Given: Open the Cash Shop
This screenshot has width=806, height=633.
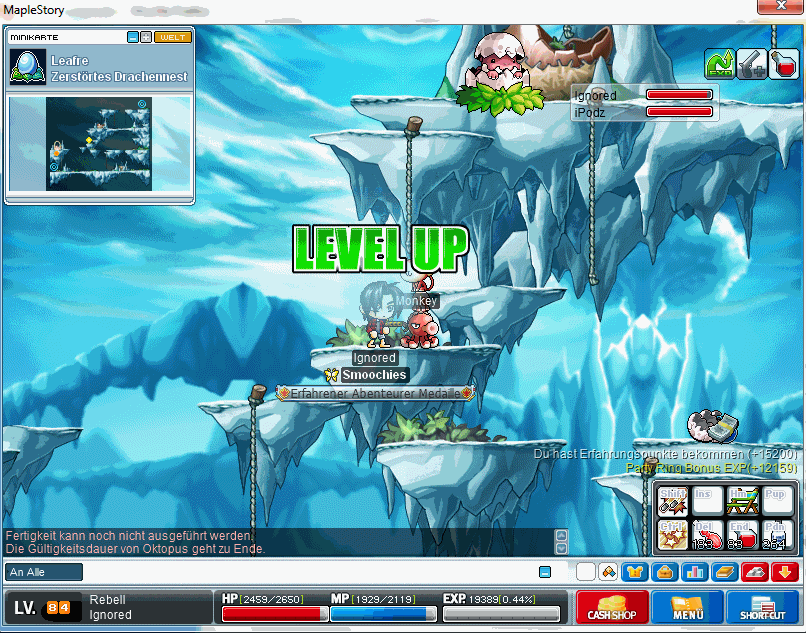Looking at the screenshot, I should (x=613, y=607).
